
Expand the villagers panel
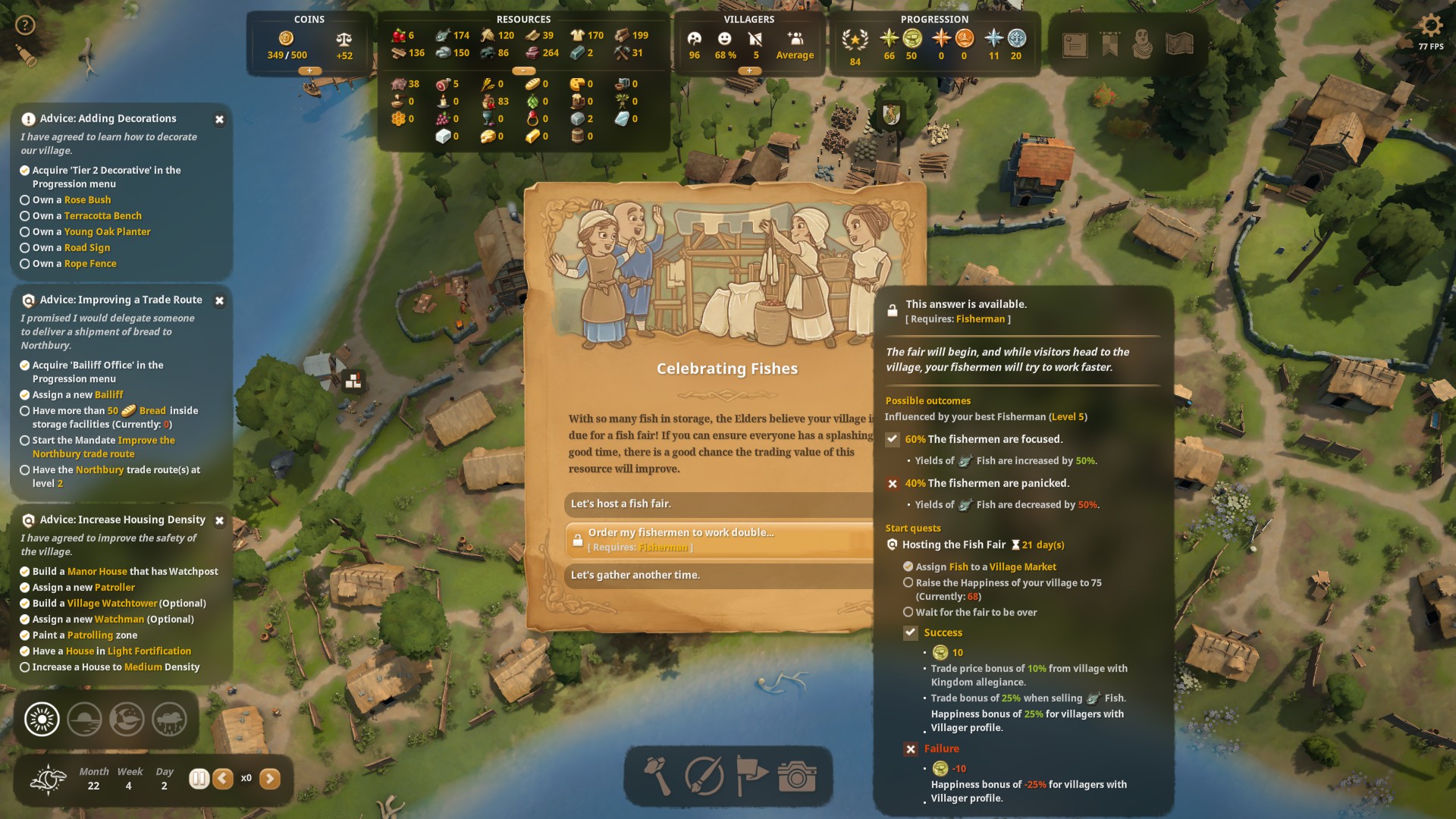pyautogui.click(x=749, y=71)
